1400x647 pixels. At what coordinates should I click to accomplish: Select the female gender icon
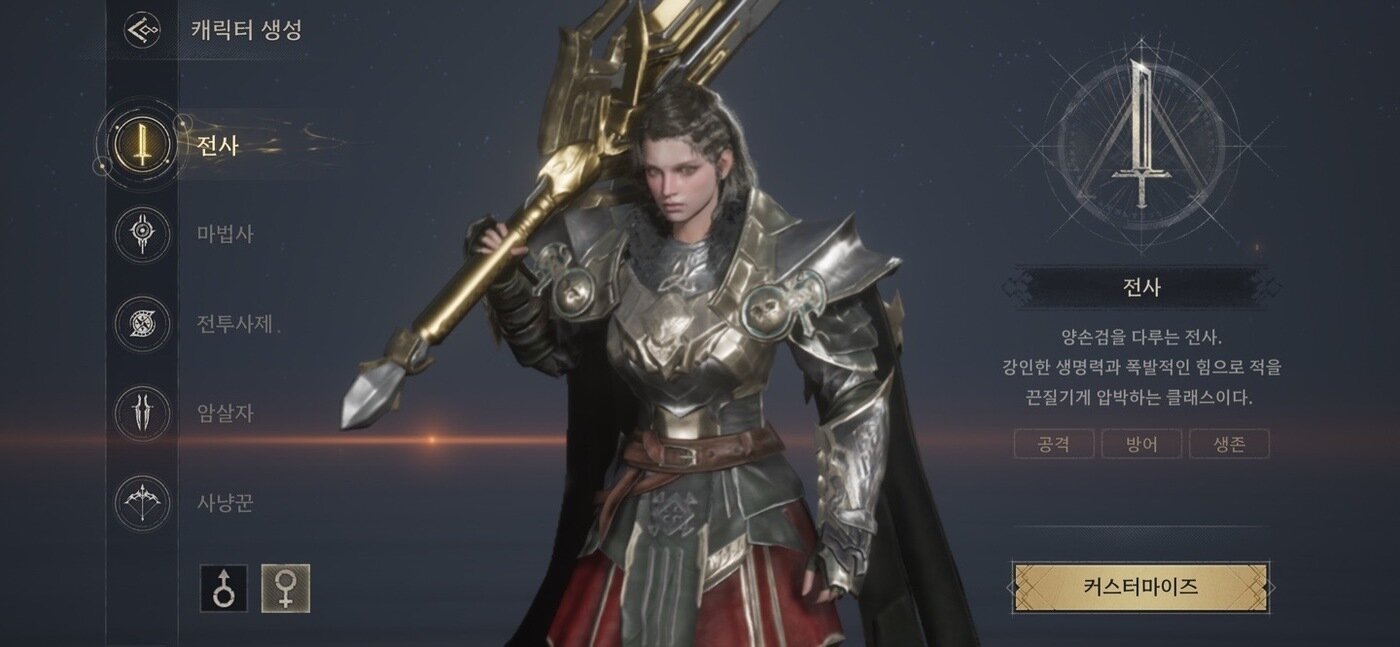point(285,588)
